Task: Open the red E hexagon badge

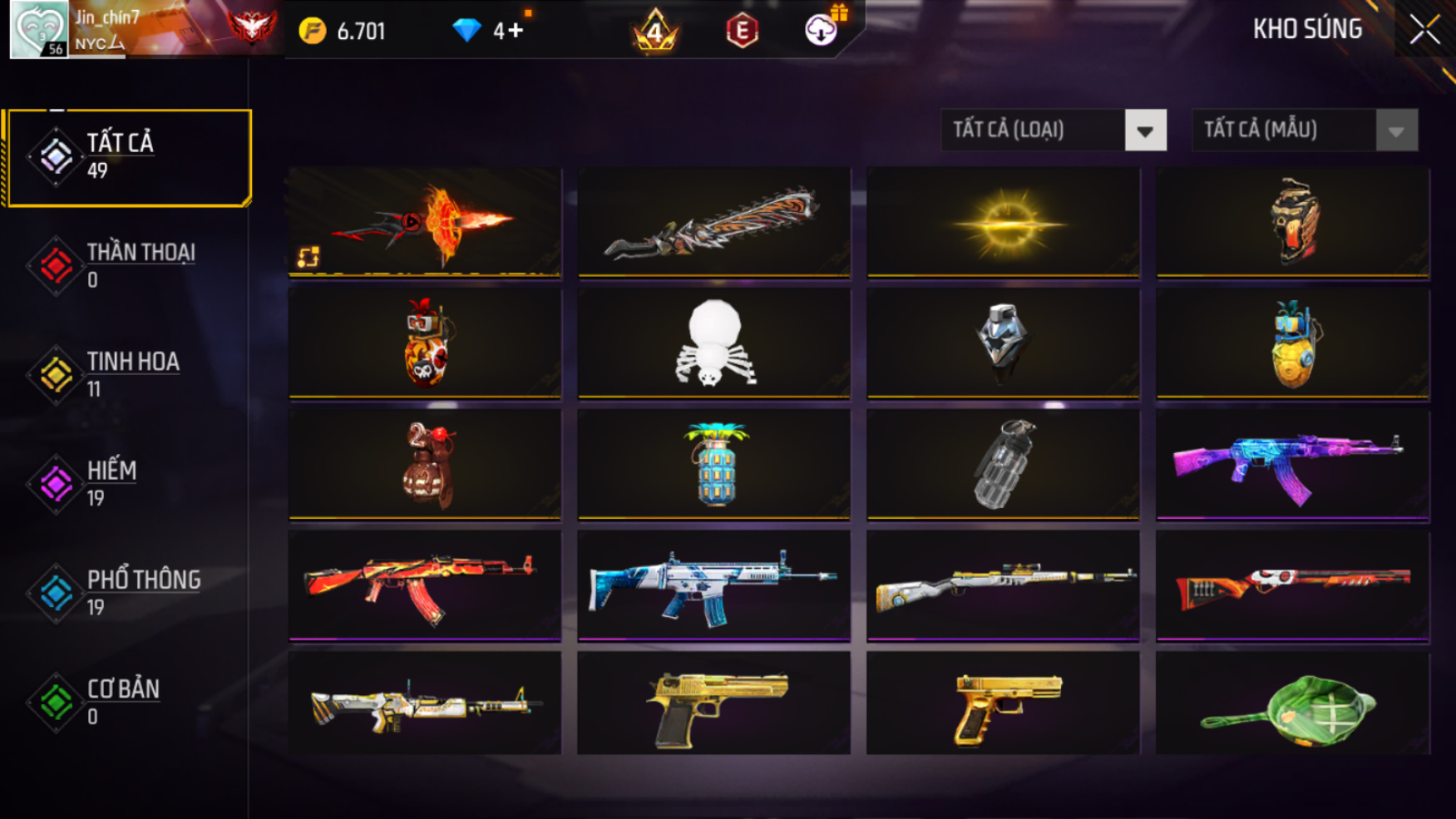Action: pyautogui.click(x=742, y=32)
